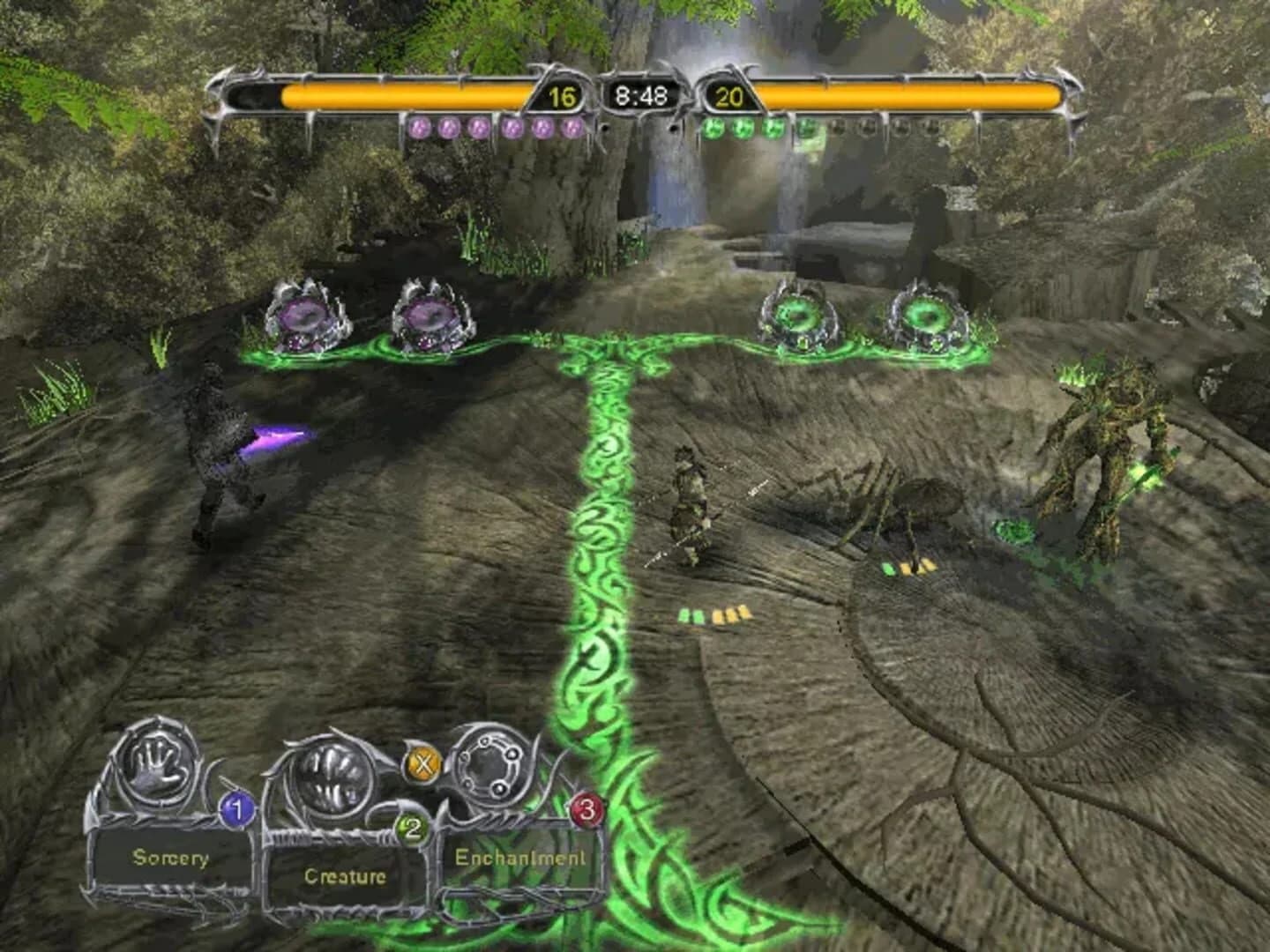Click the match timer showing 8:48

(x=641, y=93)
